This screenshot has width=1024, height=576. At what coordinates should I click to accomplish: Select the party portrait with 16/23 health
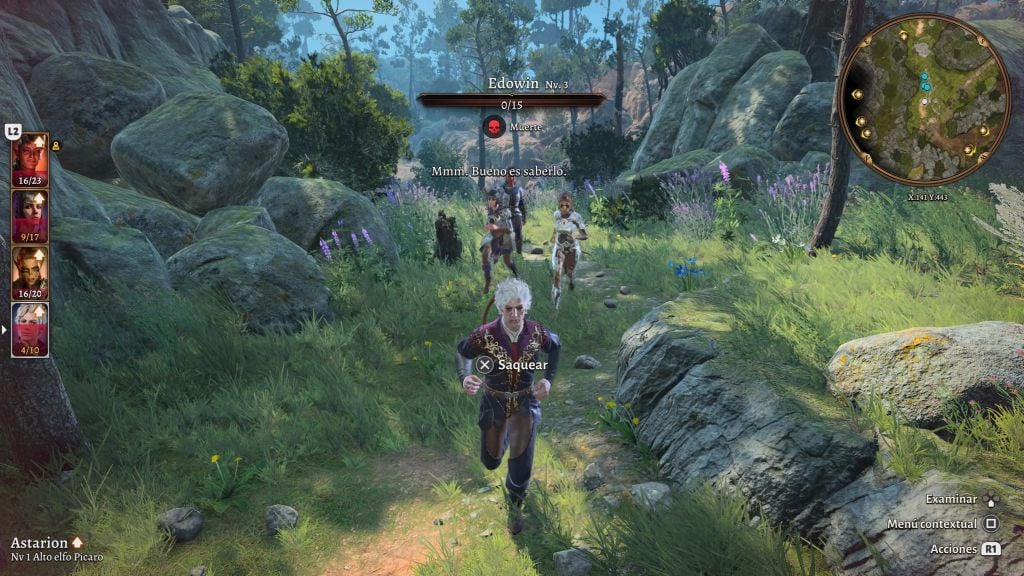[x=29, y=158]
